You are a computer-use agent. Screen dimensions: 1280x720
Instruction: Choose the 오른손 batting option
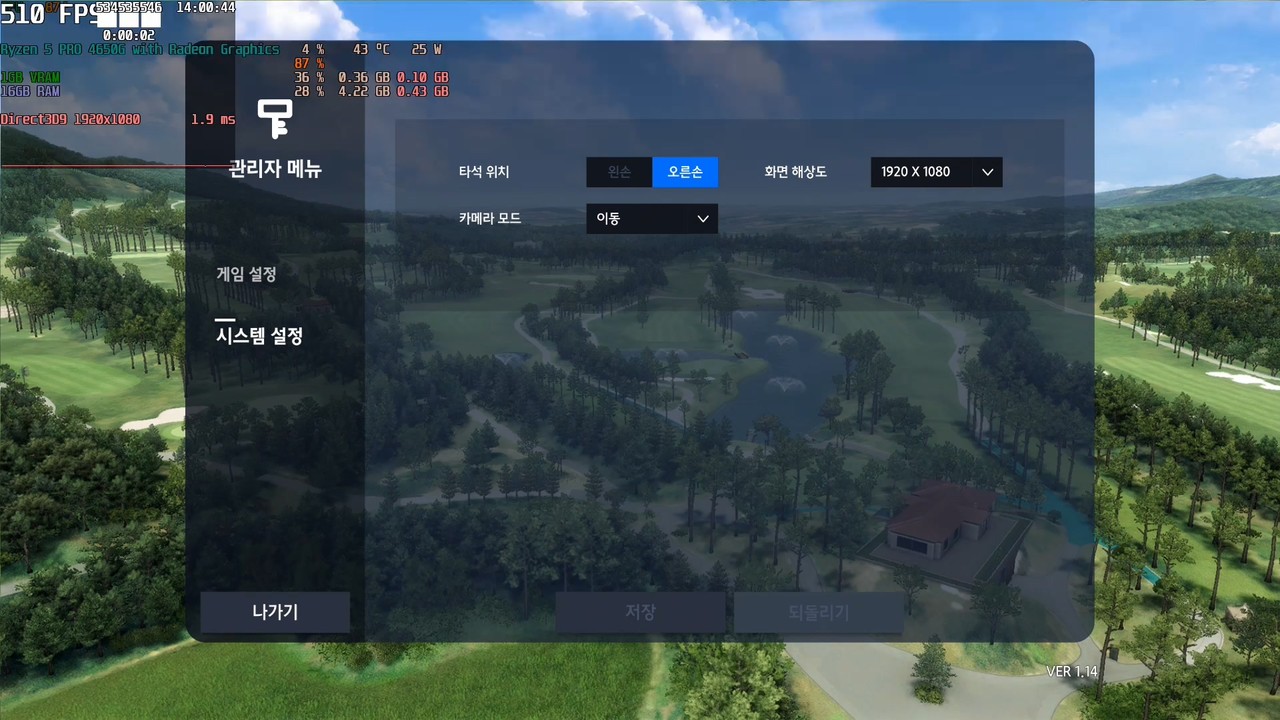685,172
